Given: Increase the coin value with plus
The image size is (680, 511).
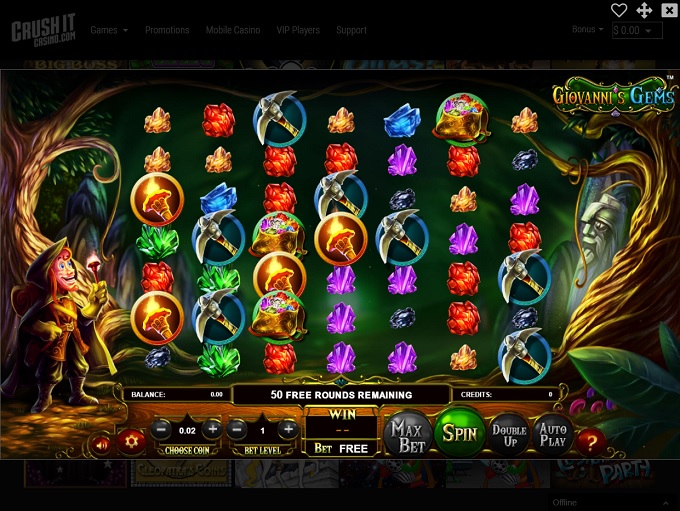Looking at the screenshot, I should point(211,429).
